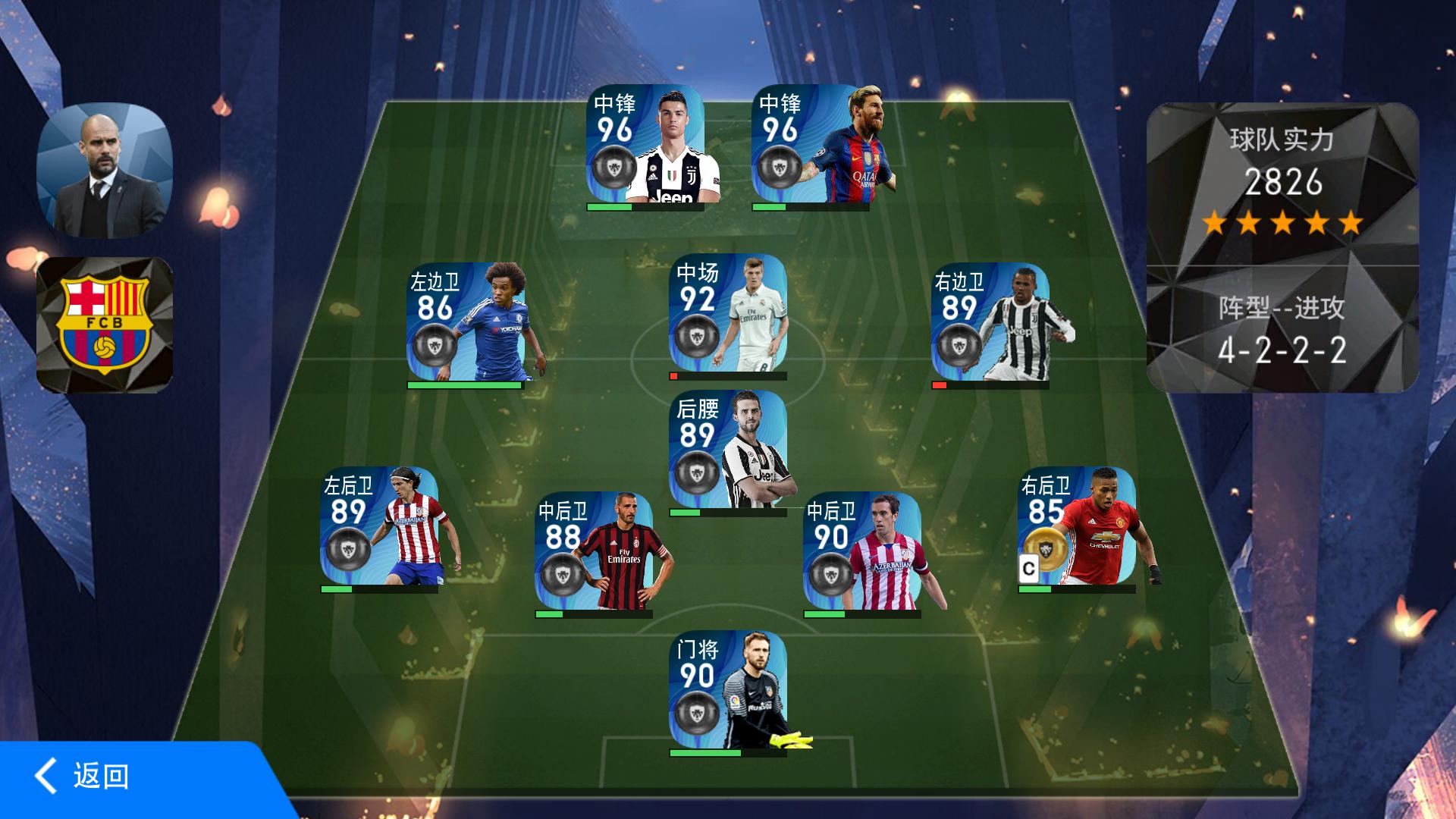The width and height of the screenshot is (1456, 819).
Task: Select the 左后卫 89 left back card
Action: coord(379,526)
